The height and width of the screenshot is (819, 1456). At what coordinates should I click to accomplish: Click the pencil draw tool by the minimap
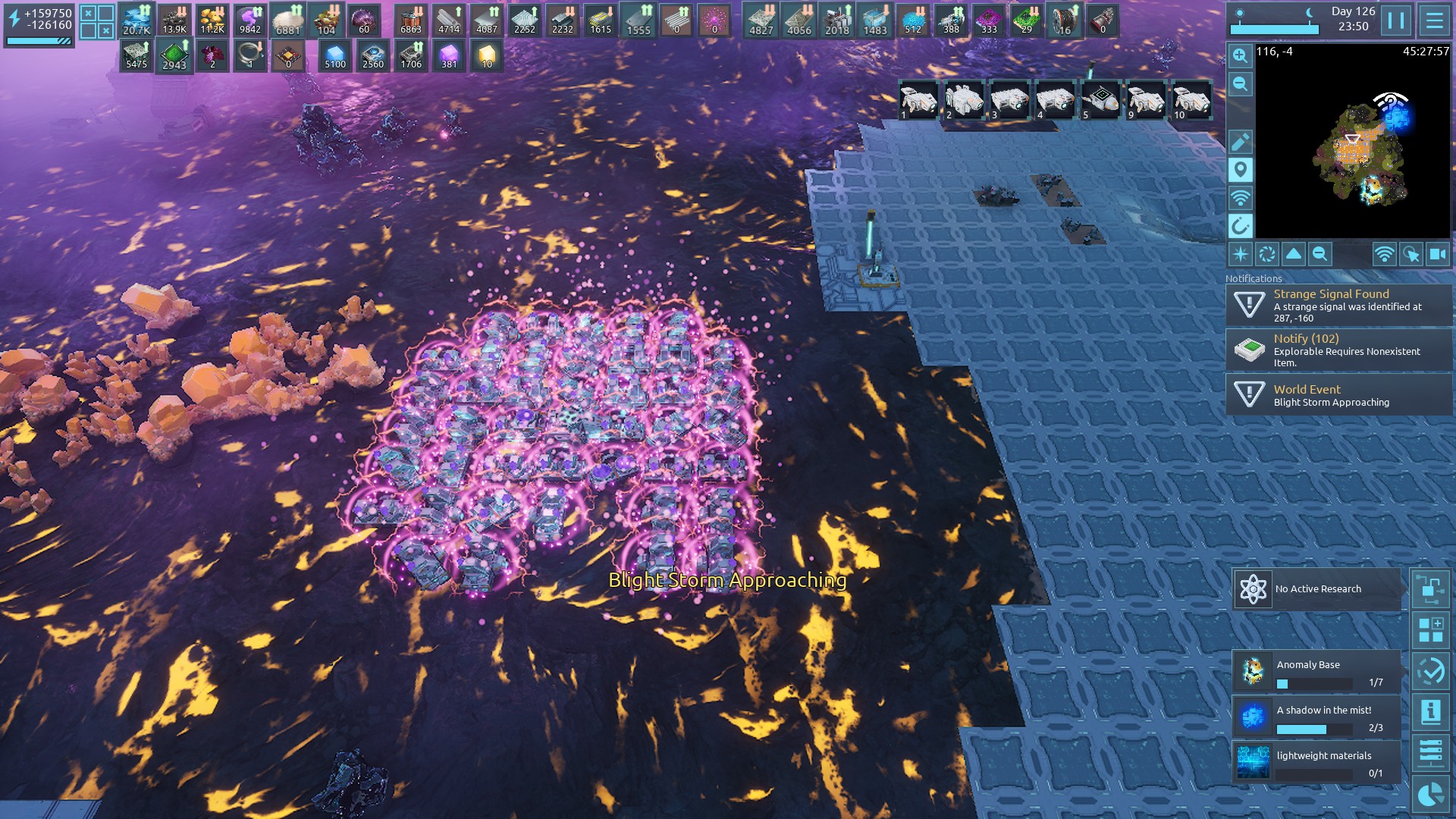1240,141
